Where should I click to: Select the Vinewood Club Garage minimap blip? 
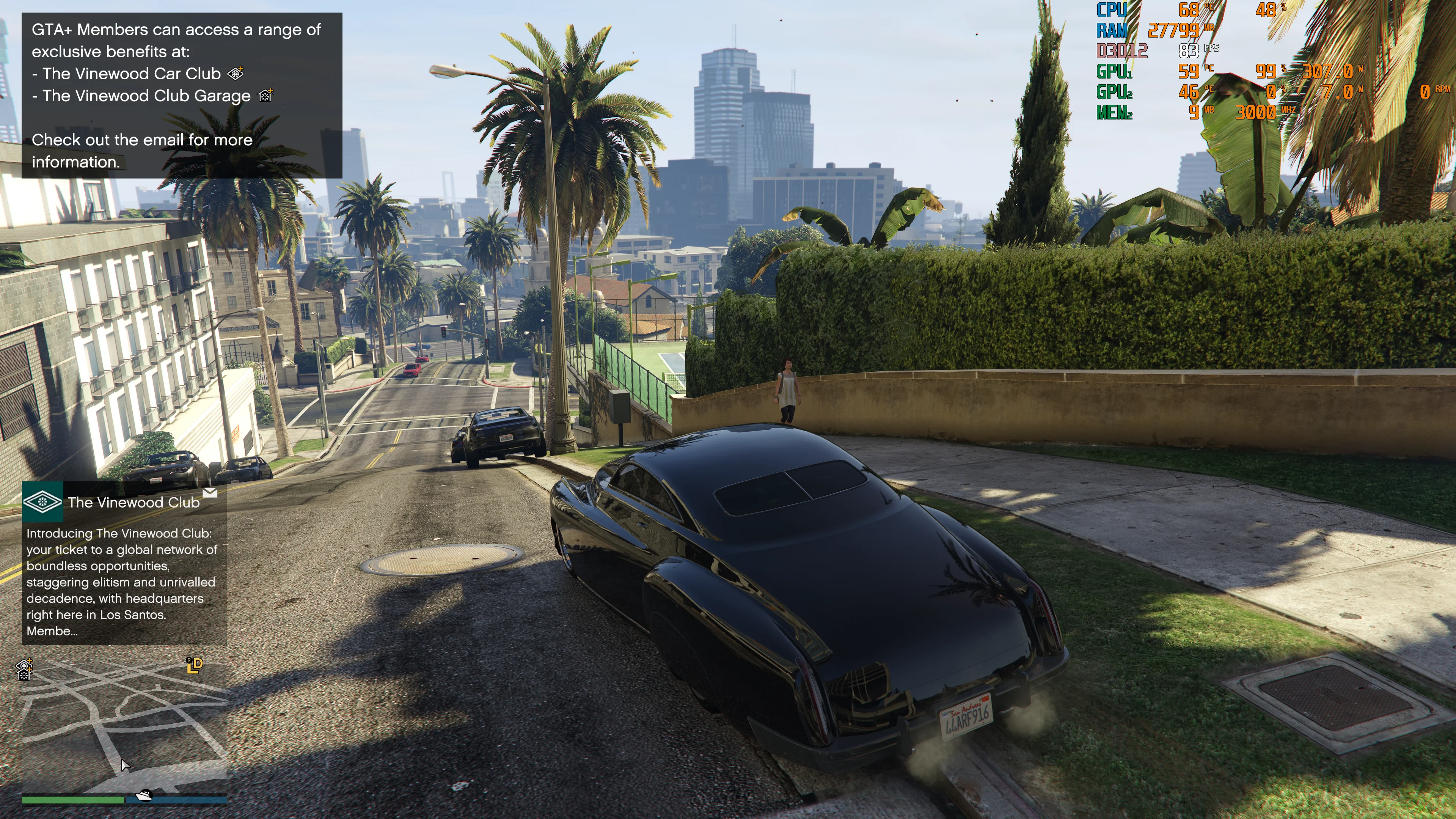pos(24,670)
